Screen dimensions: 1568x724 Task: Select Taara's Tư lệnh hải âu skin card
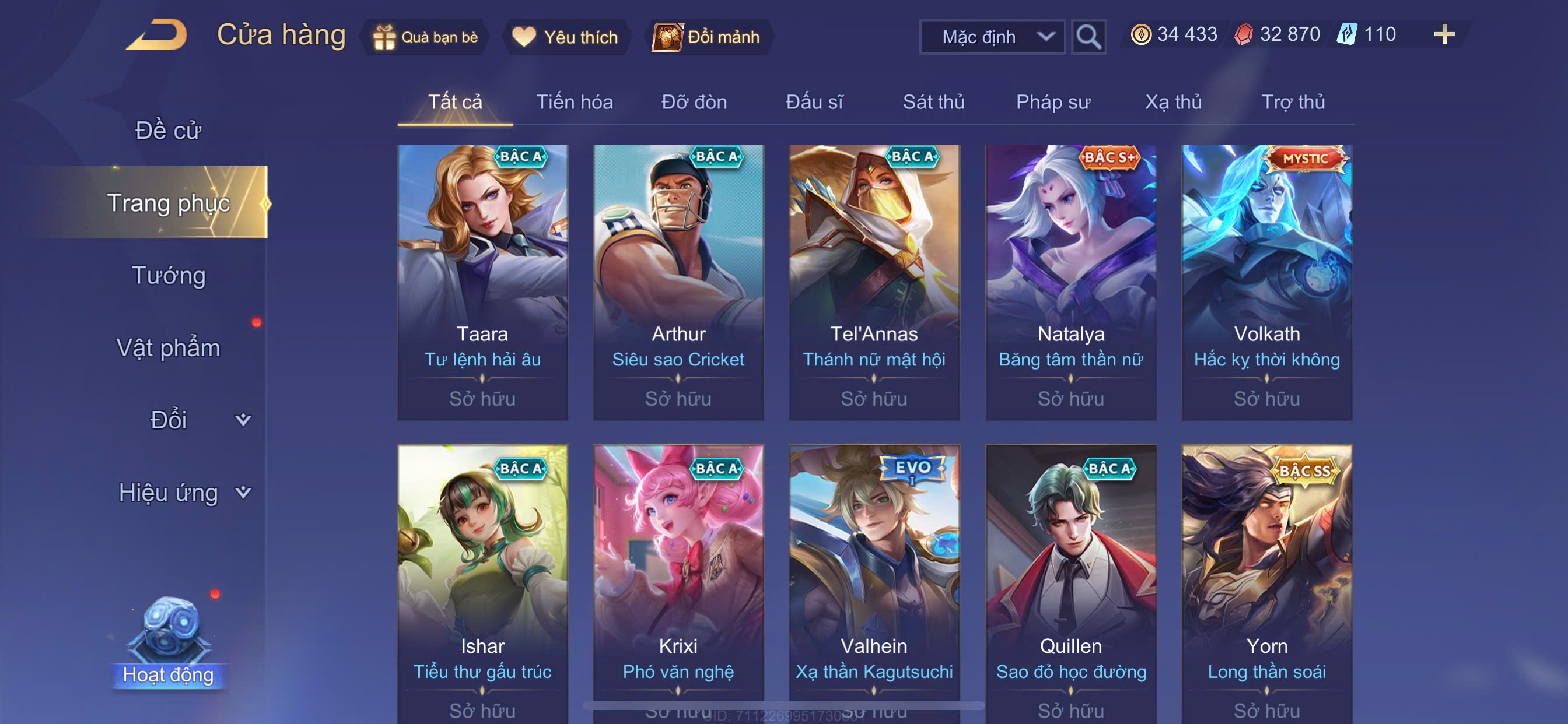tap(482, 282)
